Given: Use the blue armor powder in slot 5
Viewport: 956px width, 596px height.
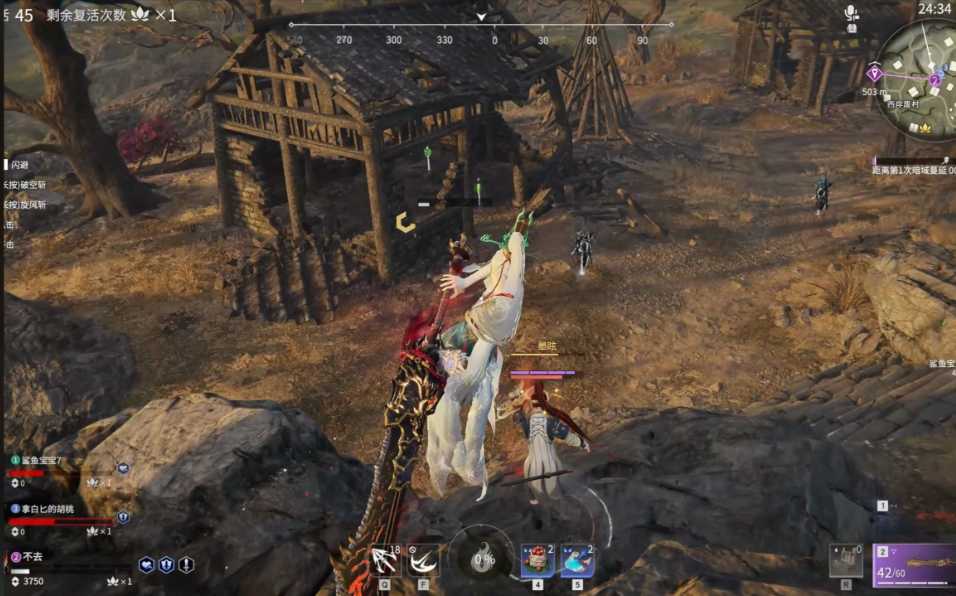Looking at the screenshot, I should [577, 561].
